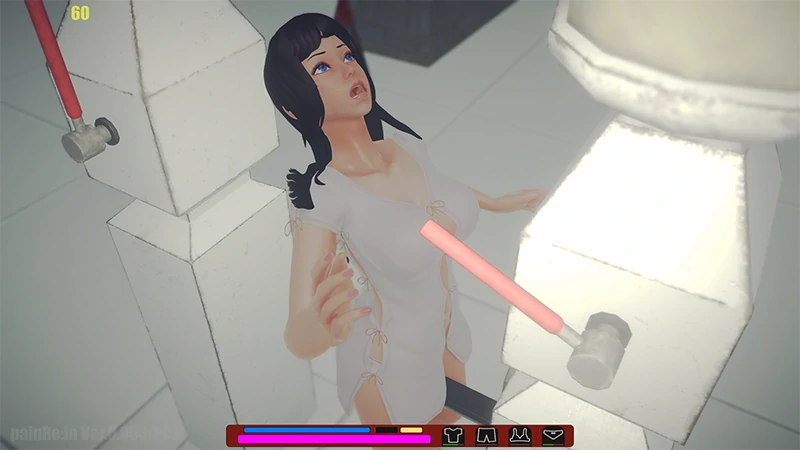Choose the underwear clothing icon

(x=552, y=435)
